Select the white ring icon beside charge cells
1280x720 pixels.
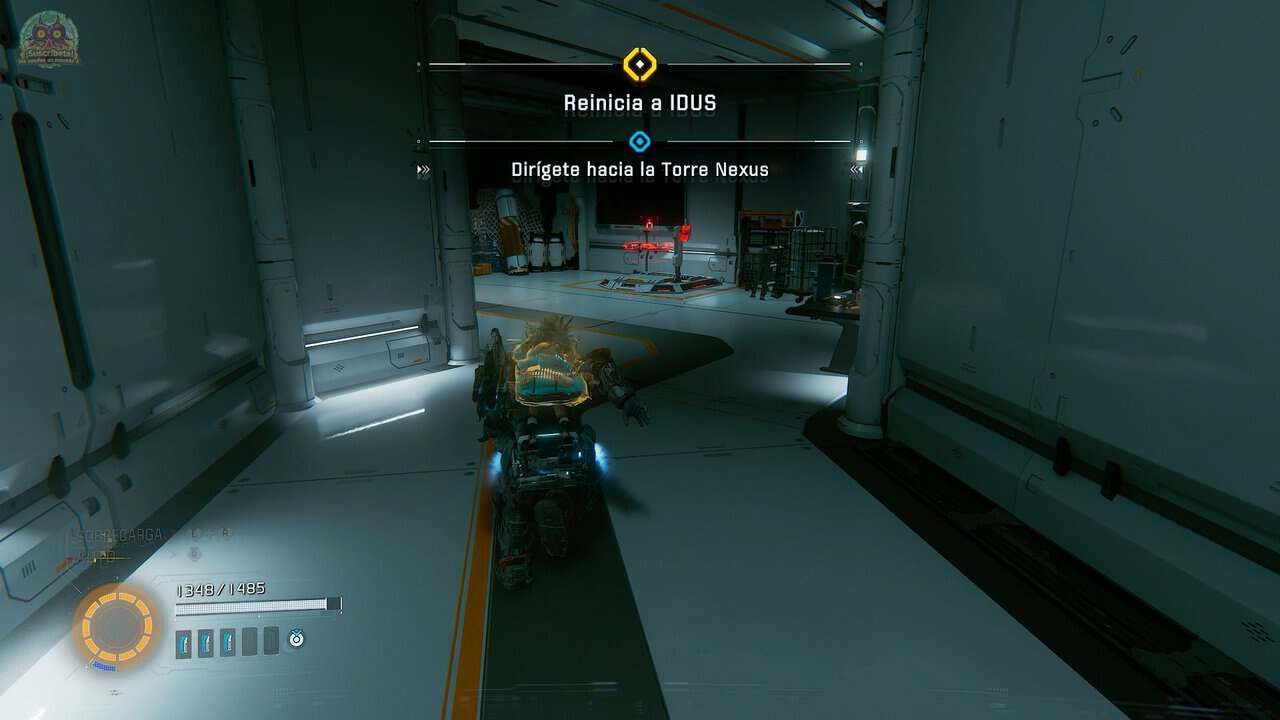296,638
